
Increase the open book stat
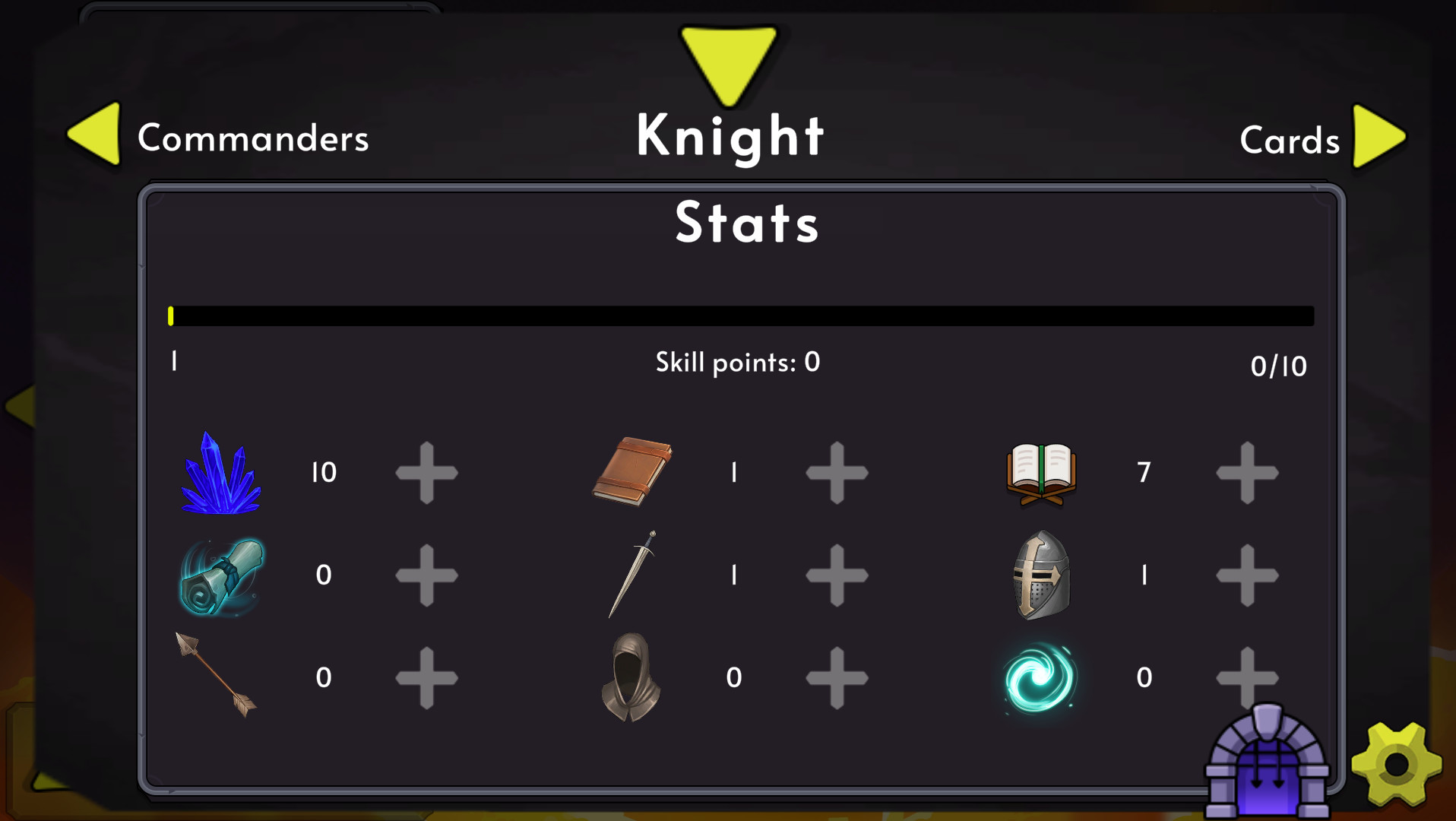pyautogui.click(x=1246, y=471)
